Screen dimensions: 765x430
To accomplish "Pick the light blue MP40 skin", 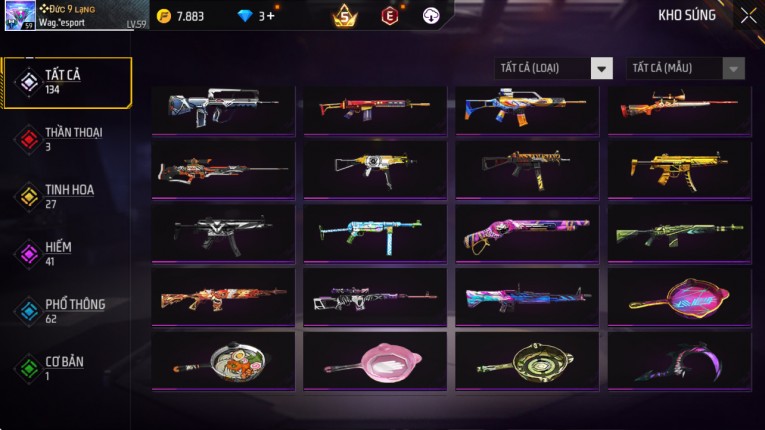I will point(375,233).
